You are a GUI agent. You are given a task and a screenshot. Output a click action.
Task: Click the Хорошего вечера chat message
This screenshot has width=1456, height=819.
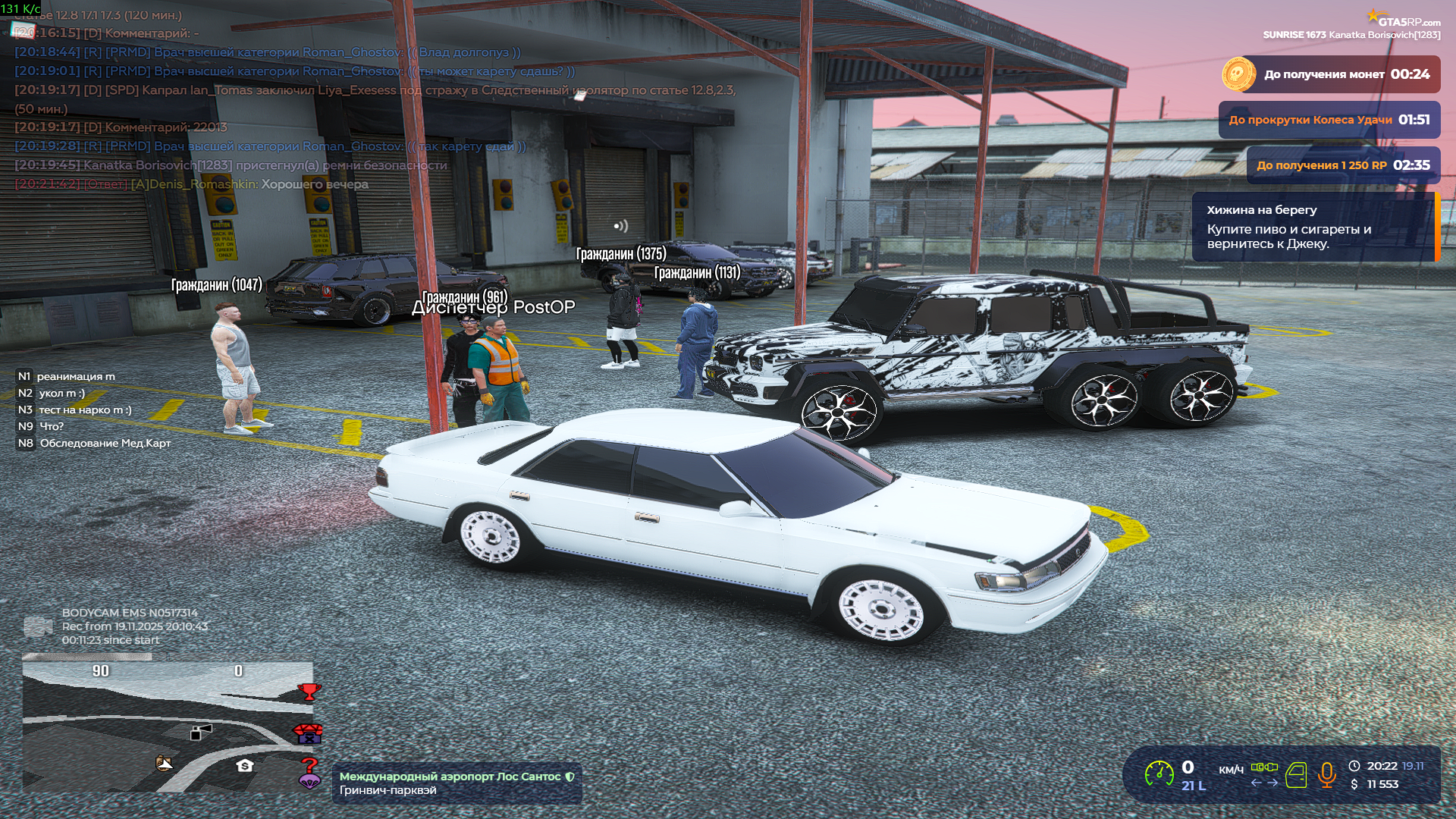(x=315, y=184)
